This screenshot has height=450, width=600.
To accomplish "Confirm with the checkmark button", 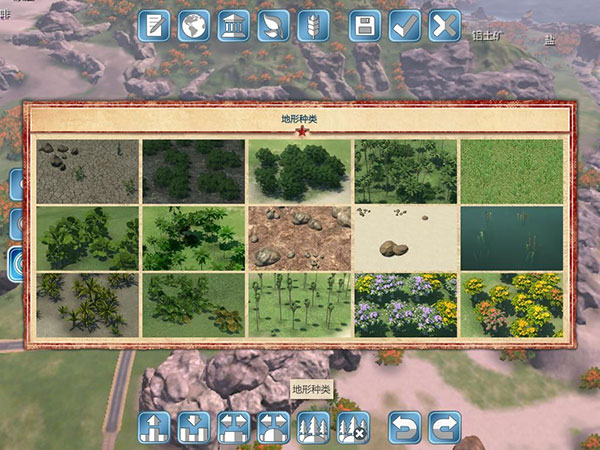I will [405, 25].
